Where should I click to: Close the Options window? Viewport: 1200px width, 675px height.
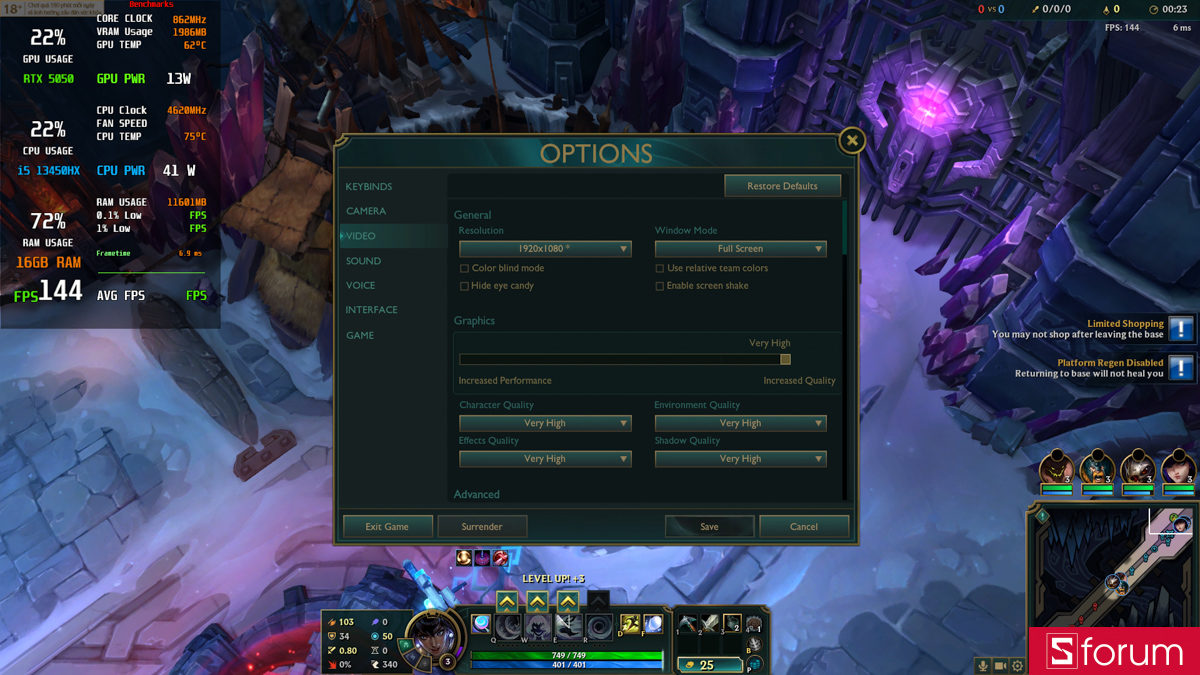tap(851, 141)
